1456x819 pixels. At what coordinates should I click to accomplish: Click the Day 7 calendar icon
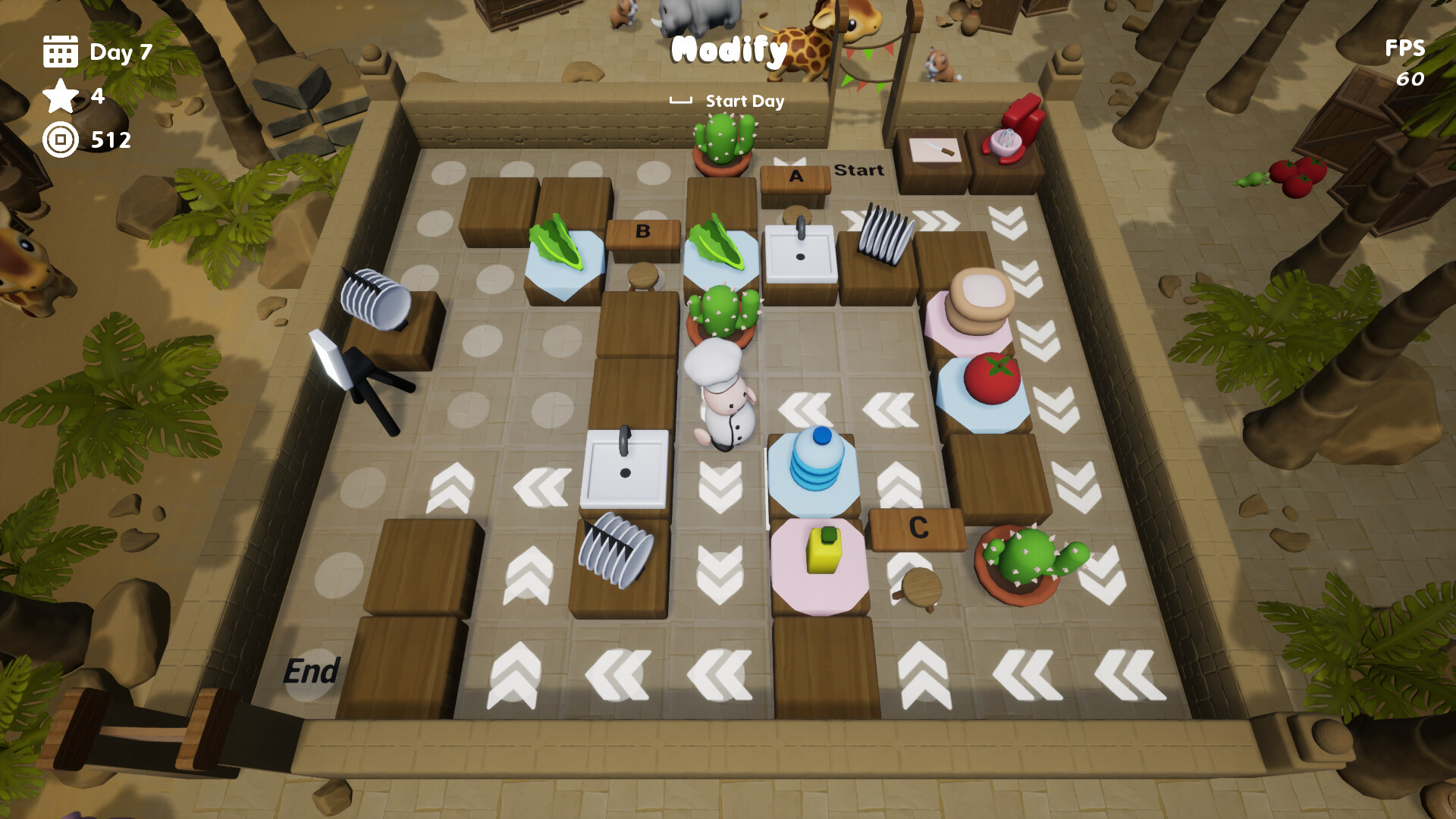61,52
